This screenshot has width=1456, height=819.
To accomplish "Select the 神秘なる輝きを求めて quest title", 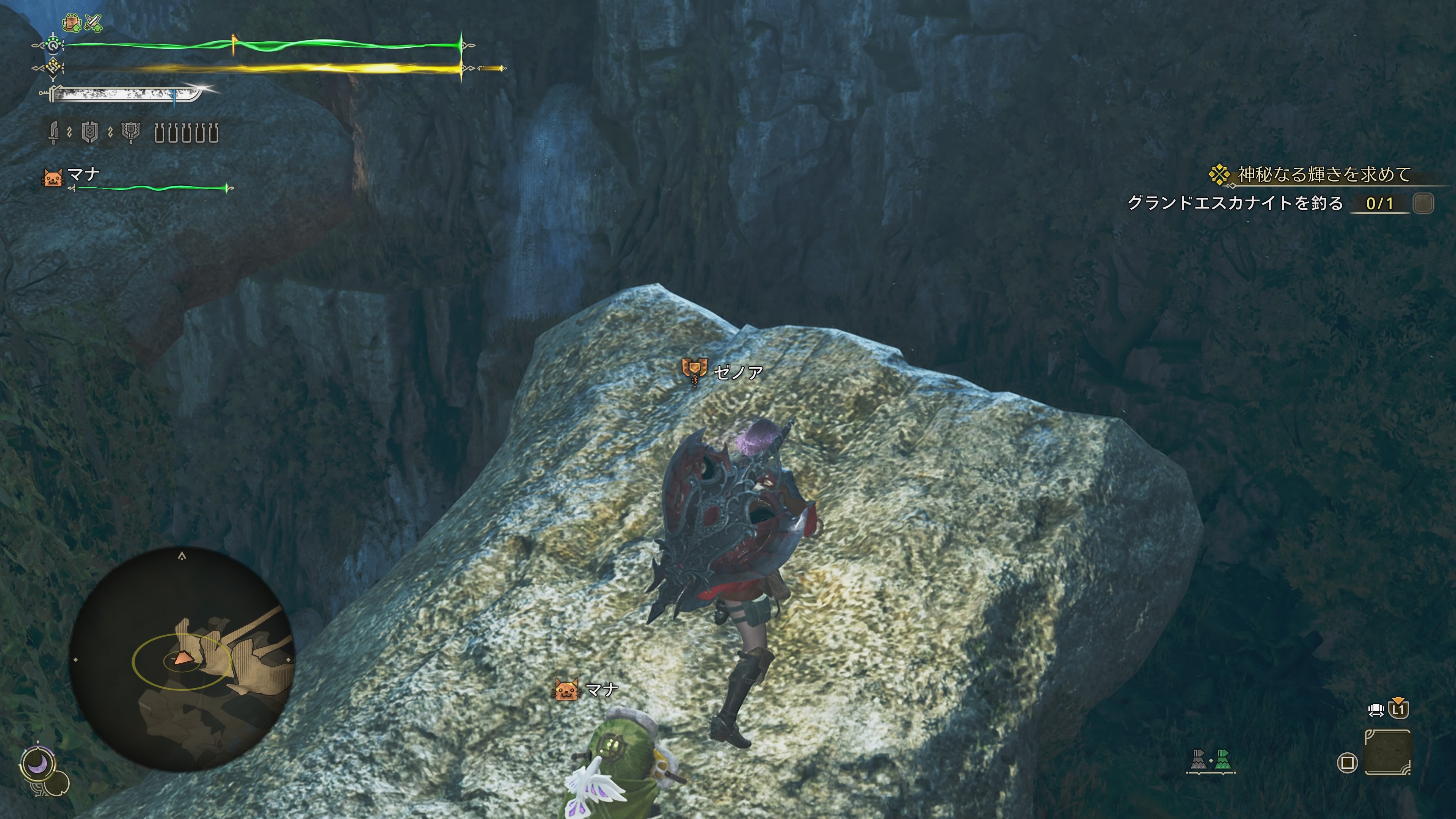I will coord(1324,175).
